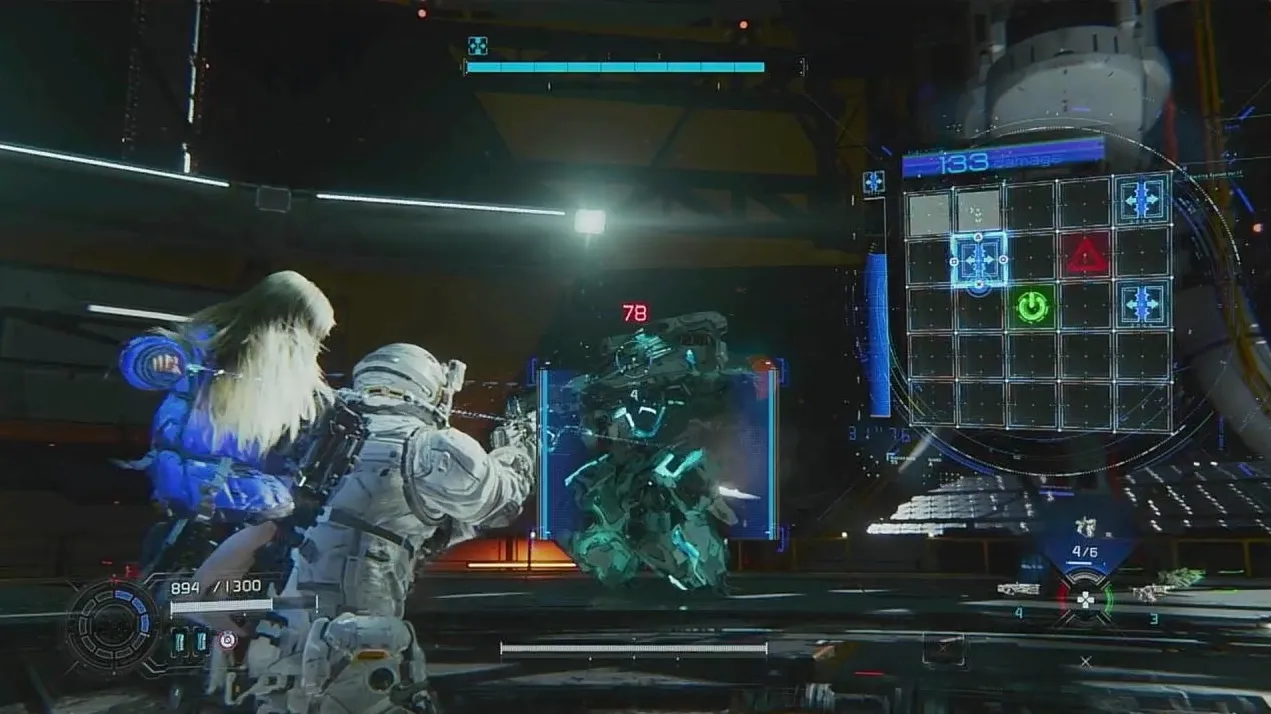Image resolution: width=1271 pixels, height=714 pixels.
Task: Click the segmented circular gauge dial
Action: [113, 626]
